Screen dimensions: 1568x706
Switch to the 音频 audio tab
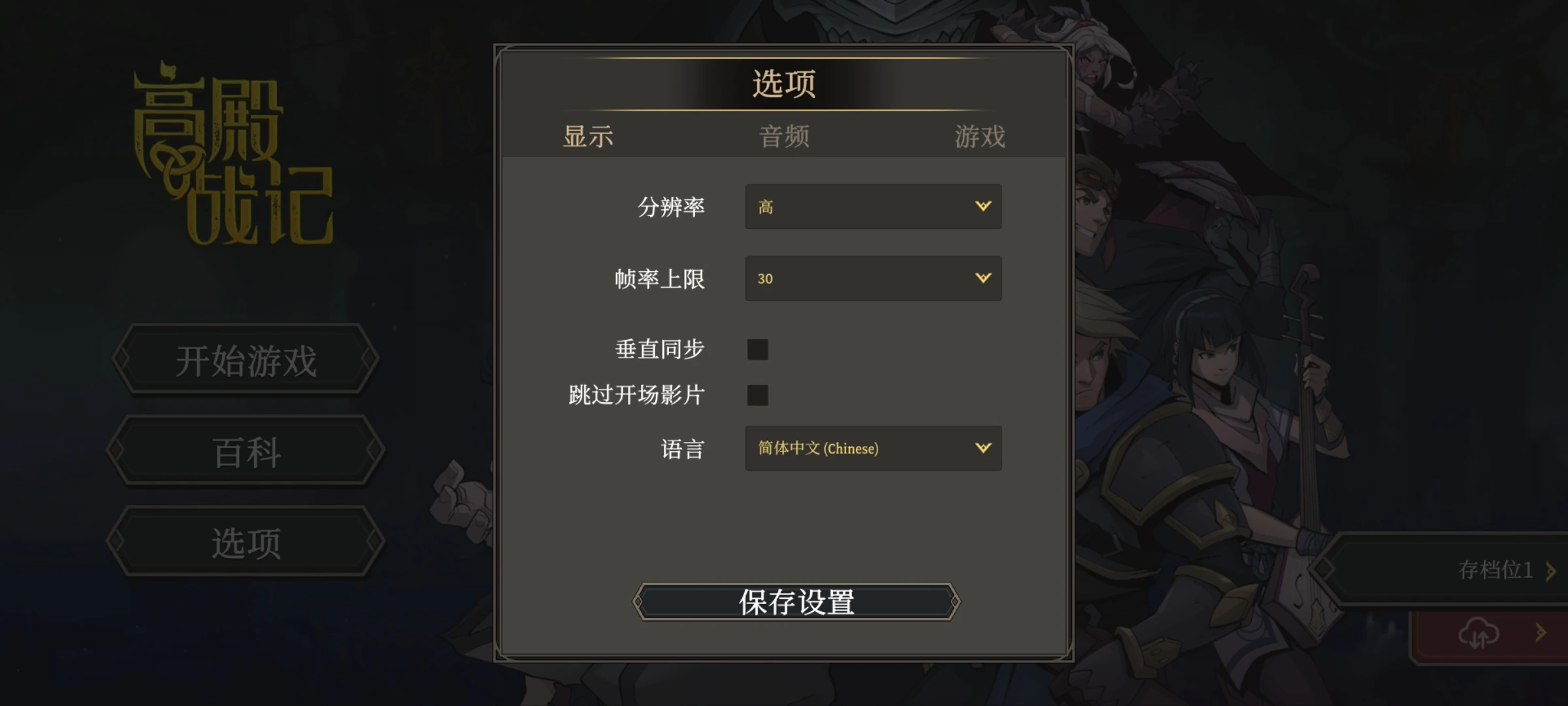783,136
